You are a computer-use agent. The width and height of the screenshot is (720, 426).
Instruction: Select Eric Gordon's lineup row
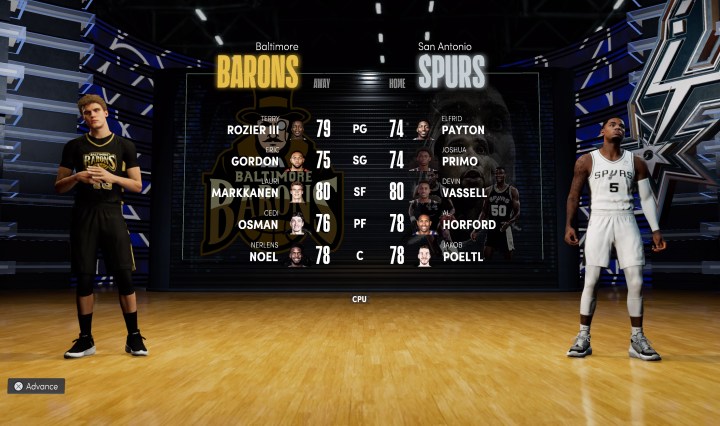coord(259,161)
